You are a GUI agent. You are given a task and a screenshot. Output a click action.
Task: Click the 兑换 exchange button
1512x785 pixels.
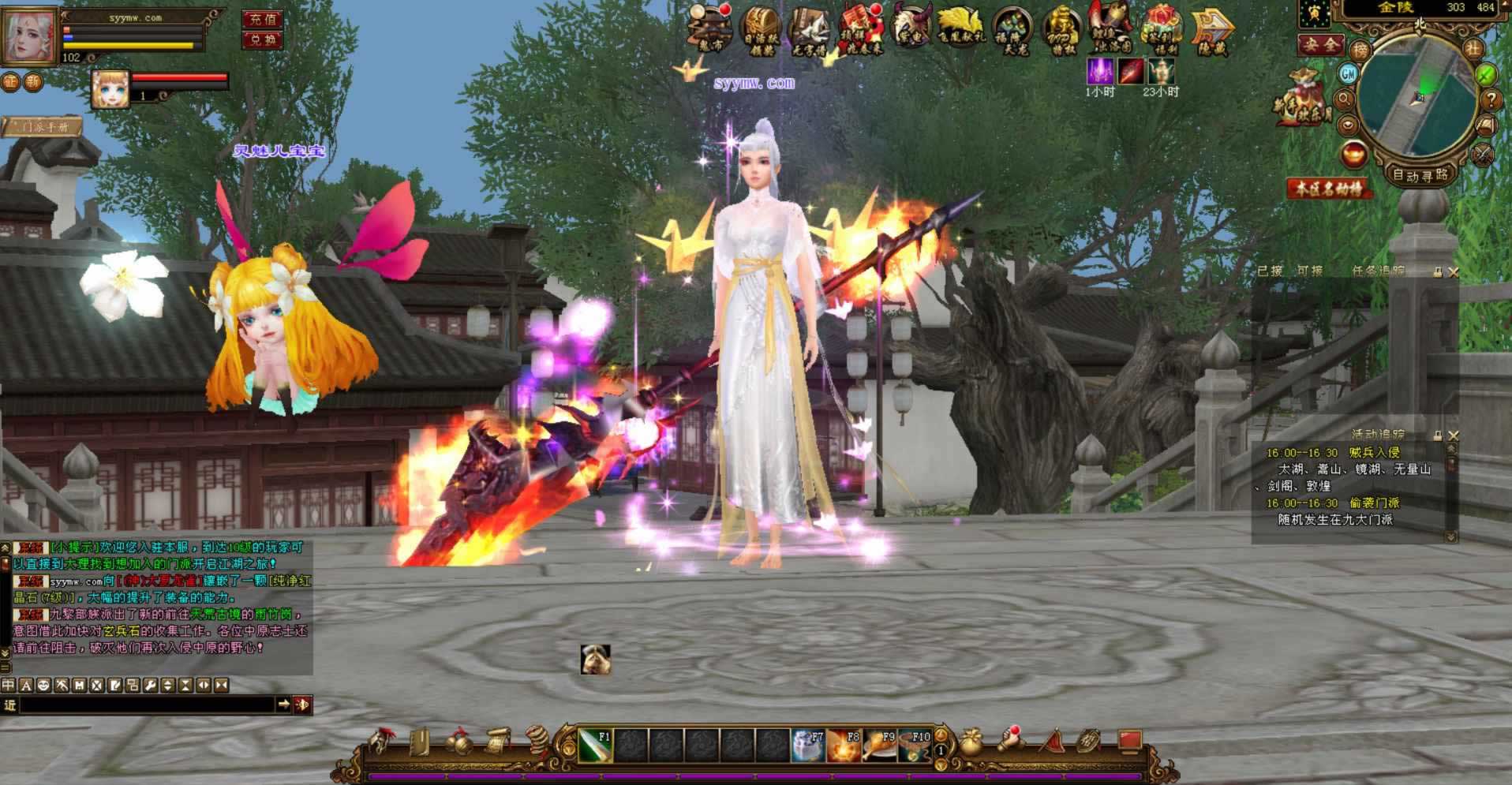(262, 39)
